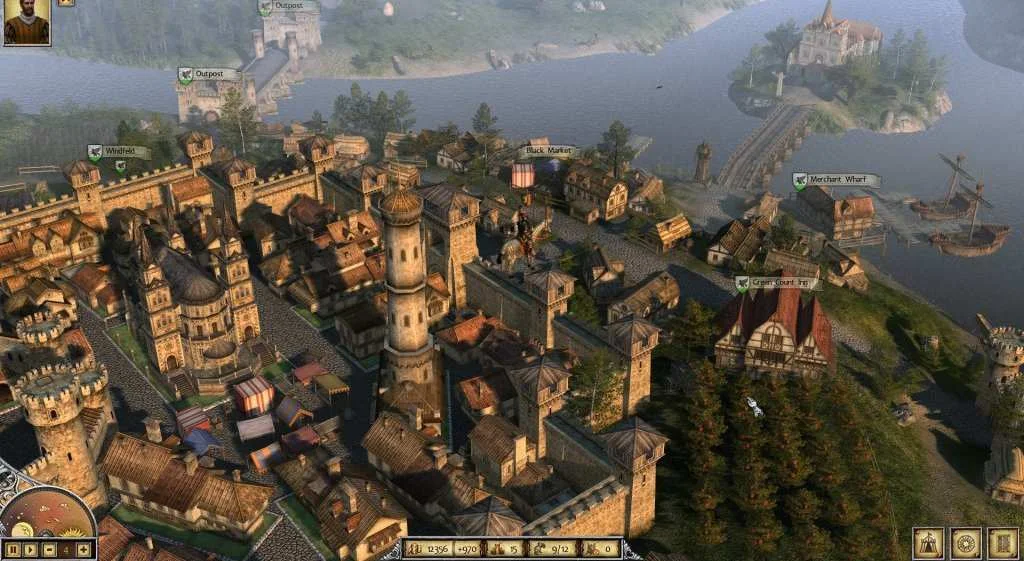Open the wheel emblem menu
1024x561 pixels.
965,543
